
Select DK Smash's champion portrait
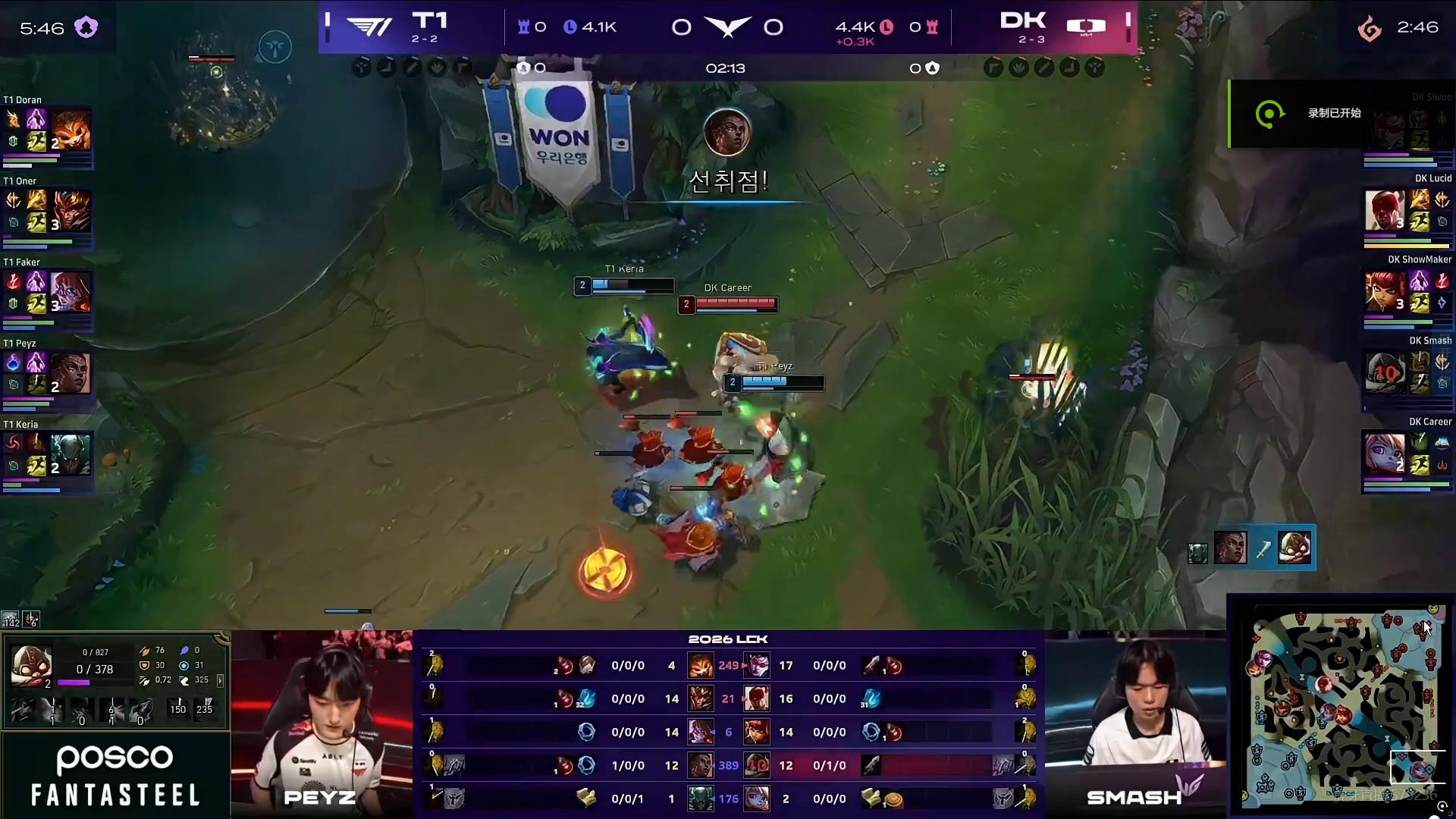pos(1385,372)
